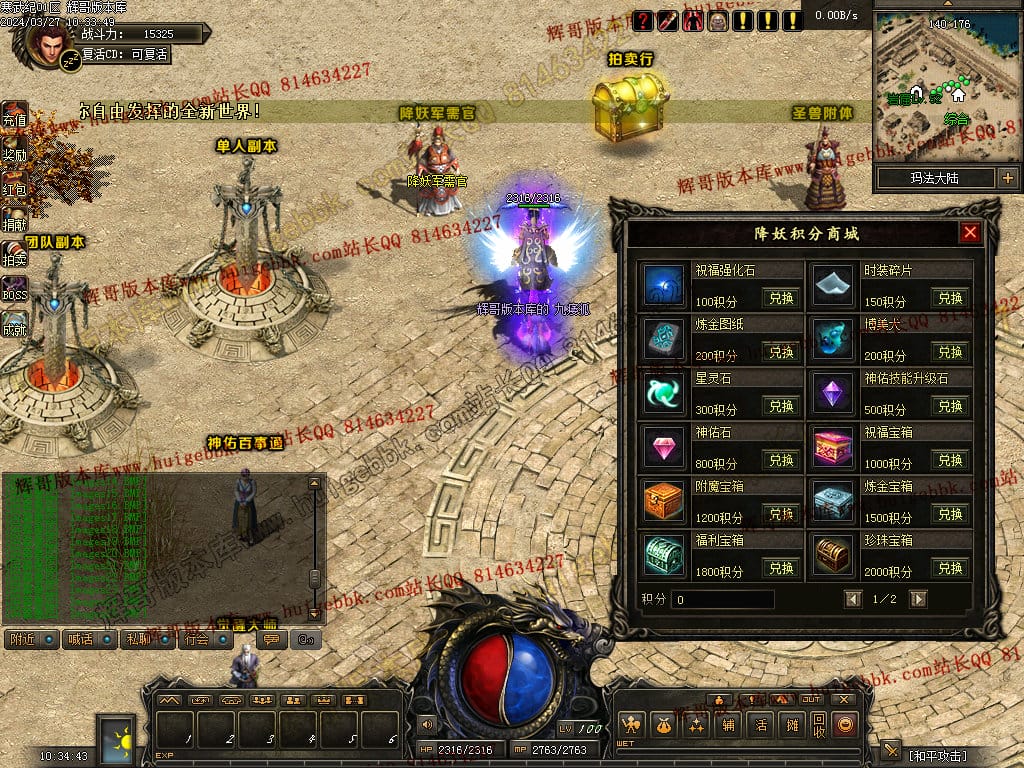Open the 摊 stall button

792,725
